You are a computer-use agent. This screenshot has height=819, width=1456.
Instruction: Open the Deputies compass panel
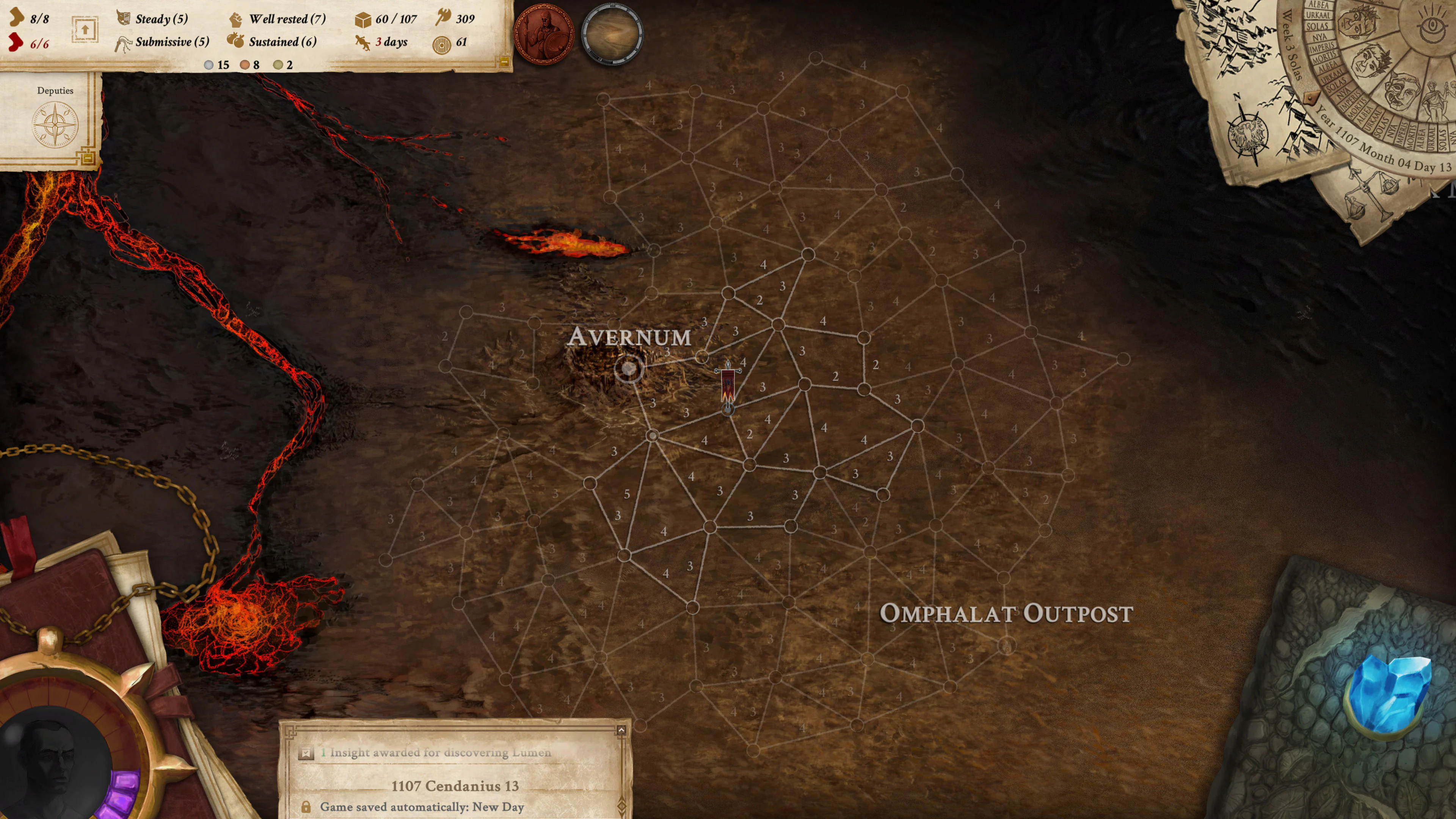pos(55,124)
